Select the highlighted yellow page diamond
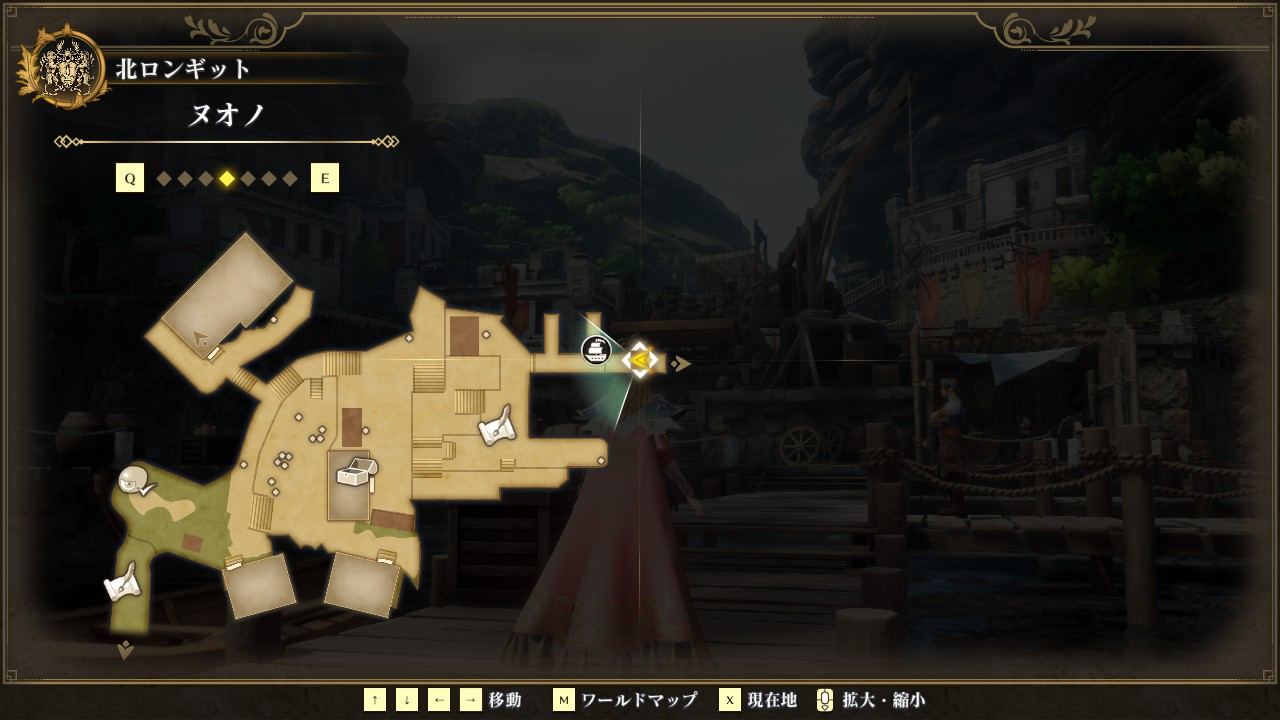The image size is (1280, 720). 227,179
